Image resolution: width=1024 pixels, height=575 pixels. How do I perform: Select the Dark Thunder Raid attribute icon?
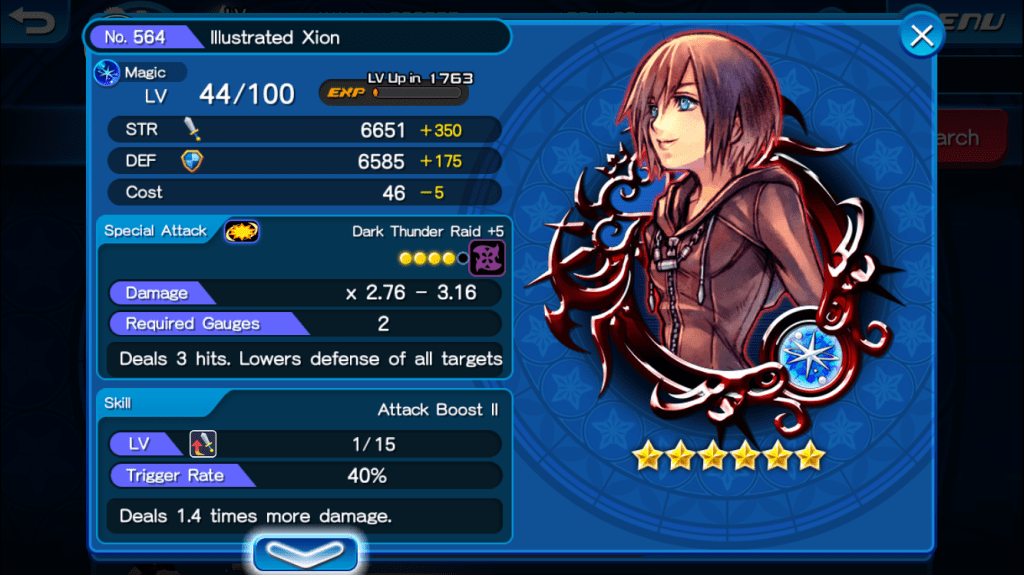pos(487,258)
